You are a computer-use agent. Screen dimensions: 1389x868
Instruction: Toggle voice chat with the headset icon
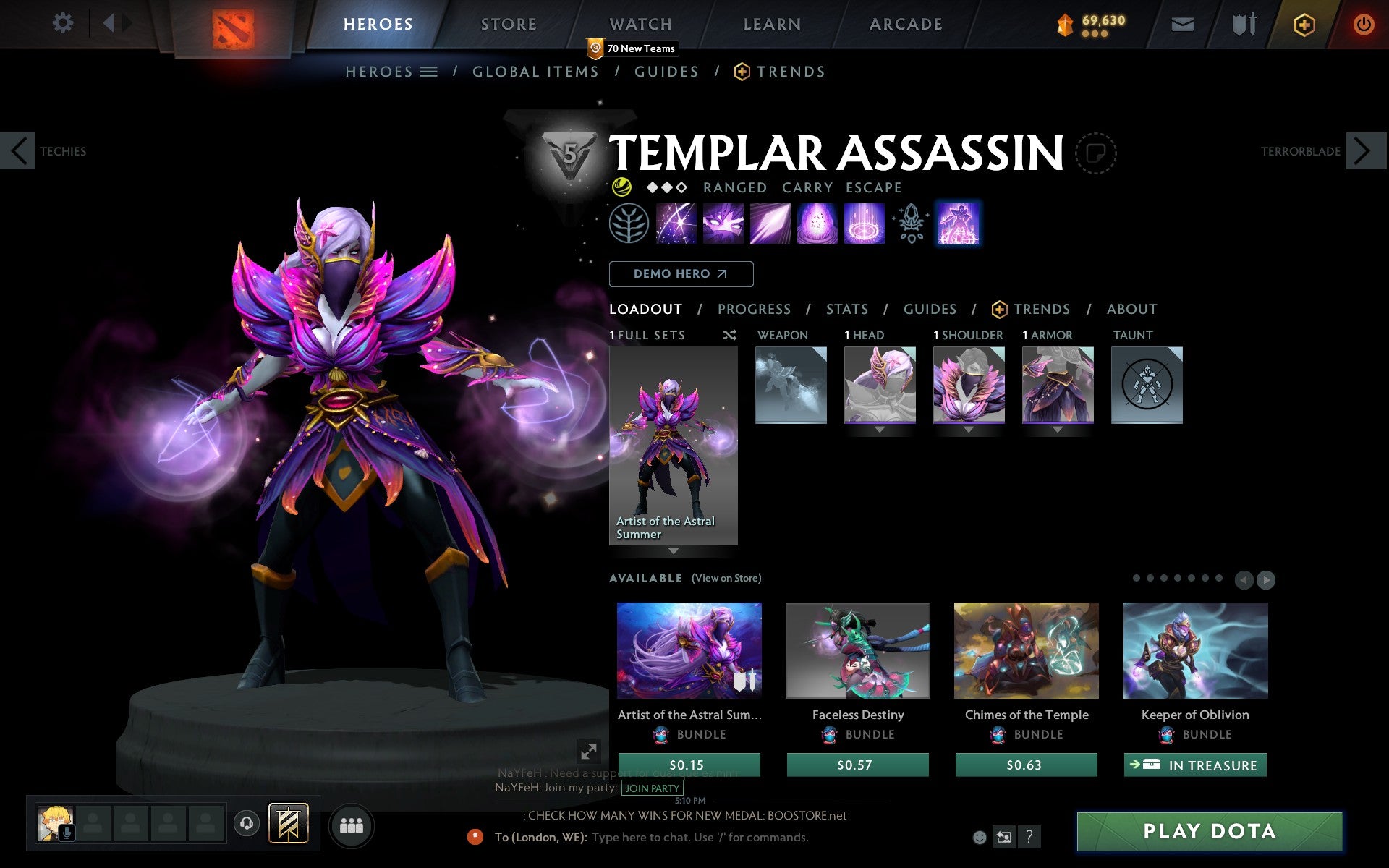(x=246, y=822)
